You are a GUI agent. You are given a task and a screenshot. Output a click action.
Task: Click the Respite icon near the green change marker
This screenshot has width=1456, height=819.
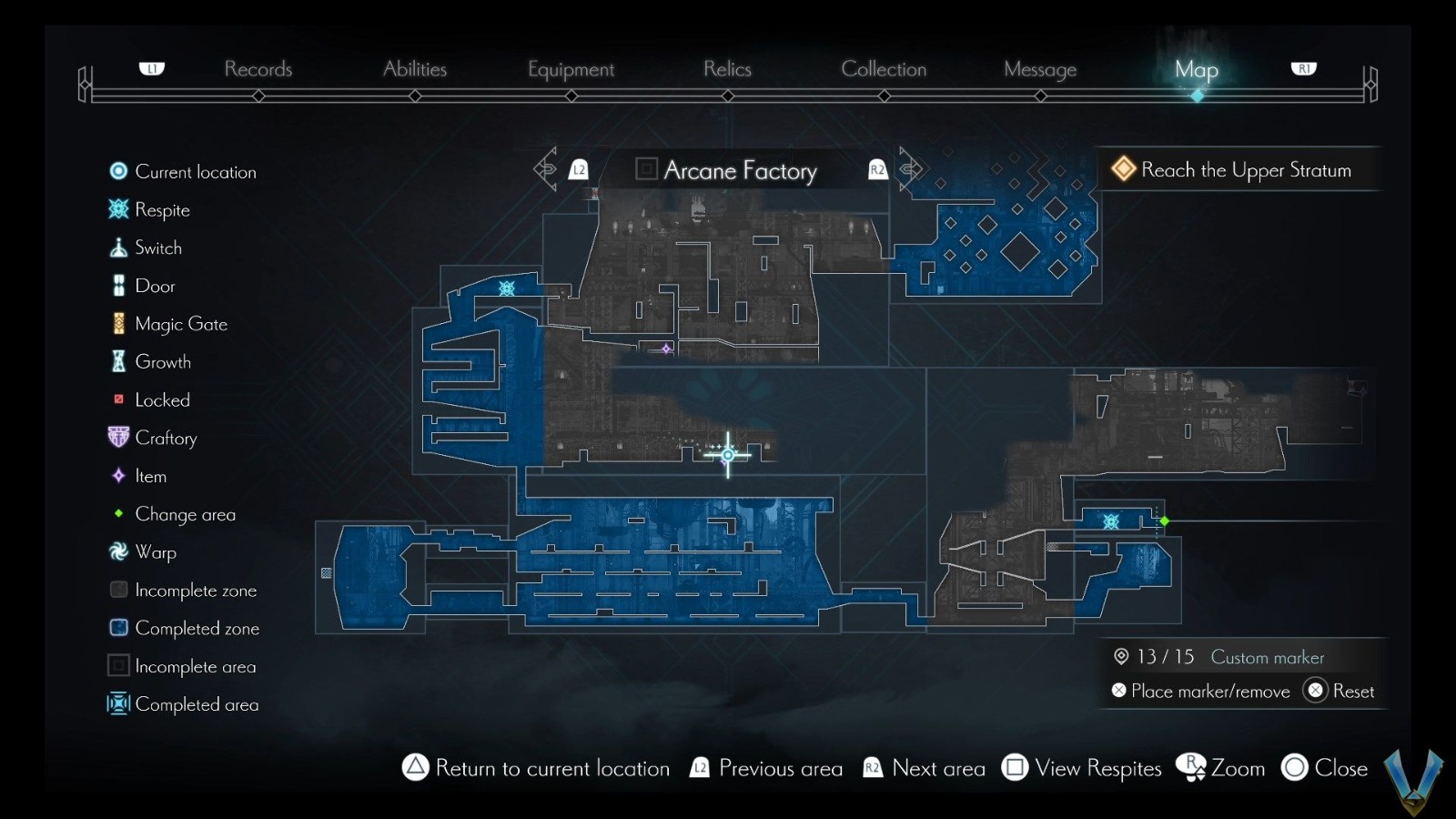tap(1111, 521)
